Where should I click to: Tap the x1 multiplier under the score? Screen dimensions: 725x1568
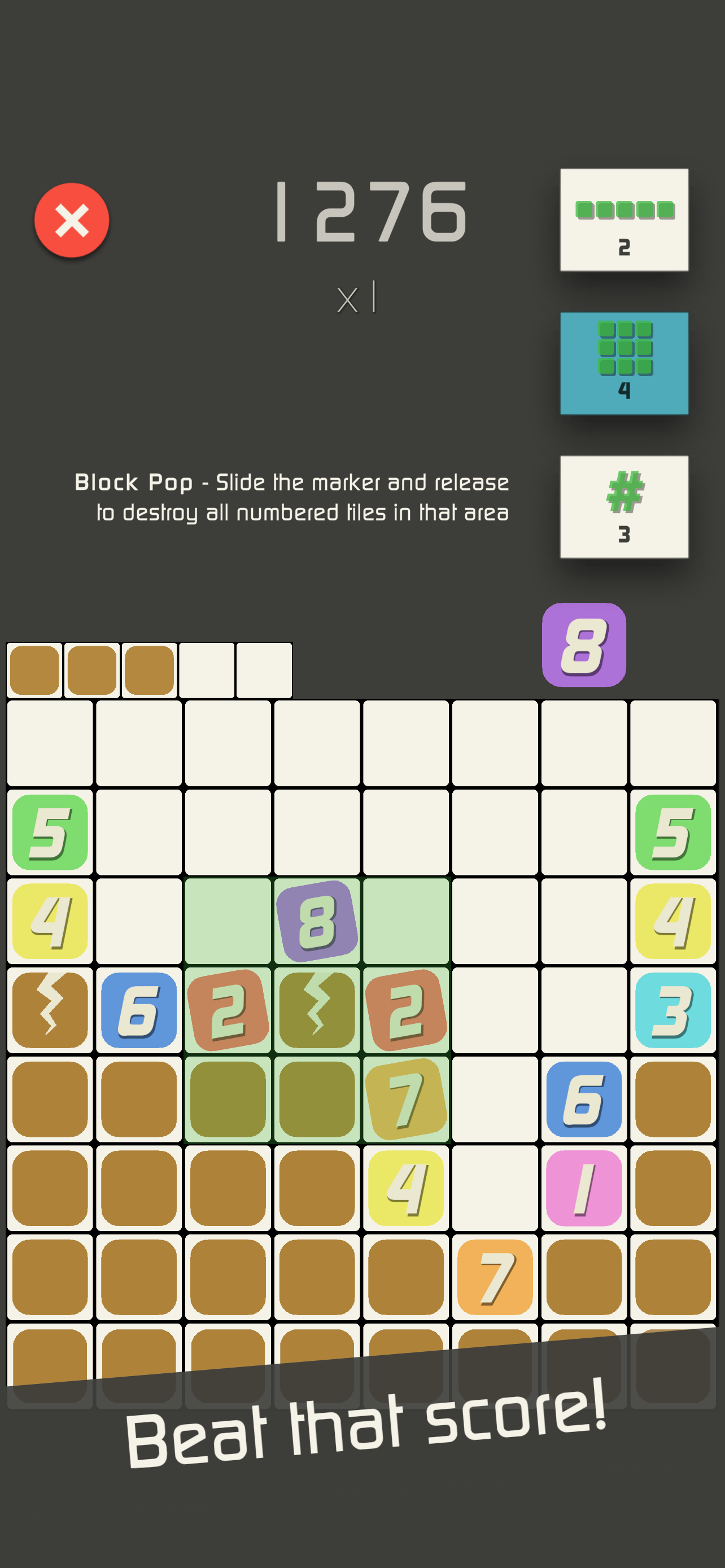[356, 298]
